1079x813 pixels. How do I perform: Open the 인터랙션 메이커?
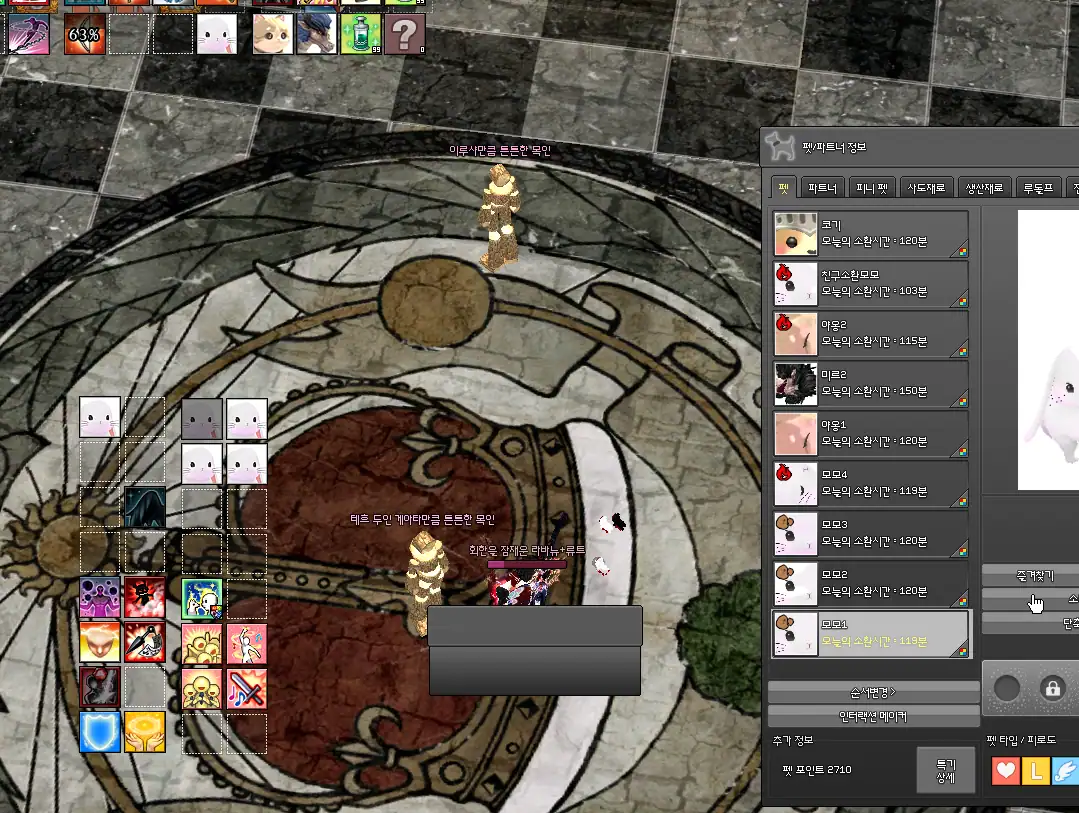pos(873,716)
